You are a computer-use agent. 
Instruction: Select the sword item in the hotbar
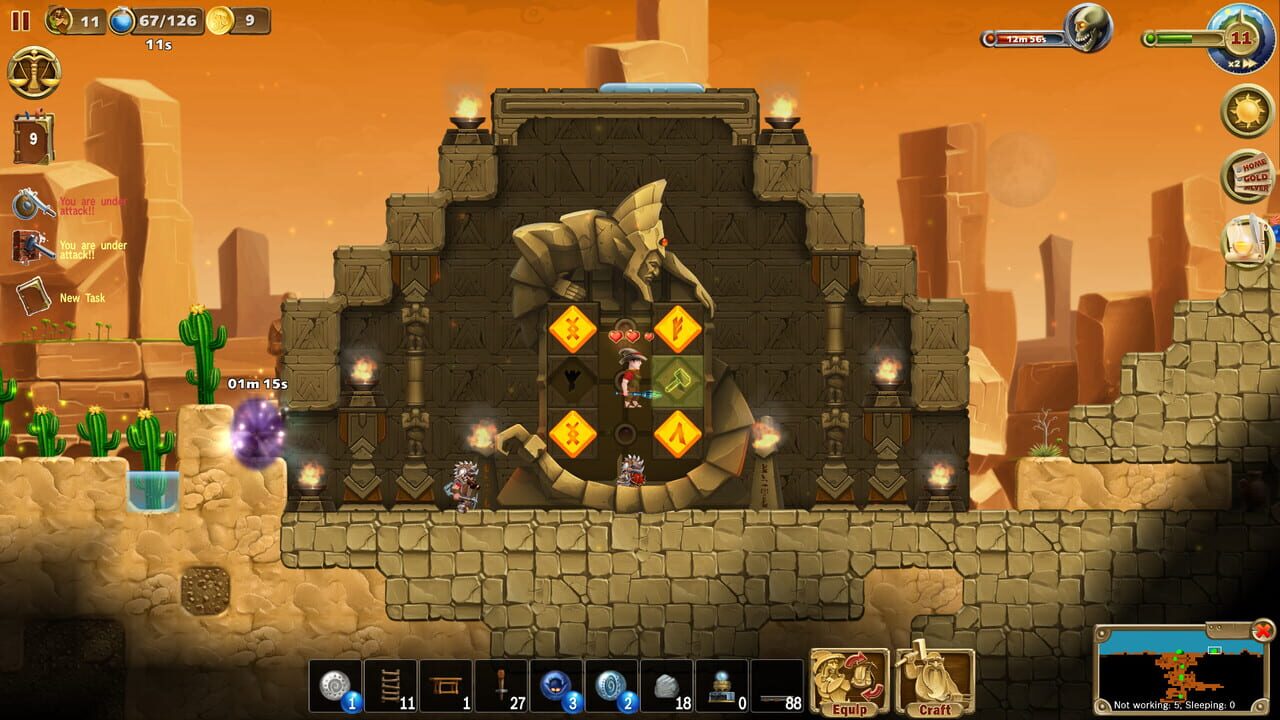(x=501, y=686)
